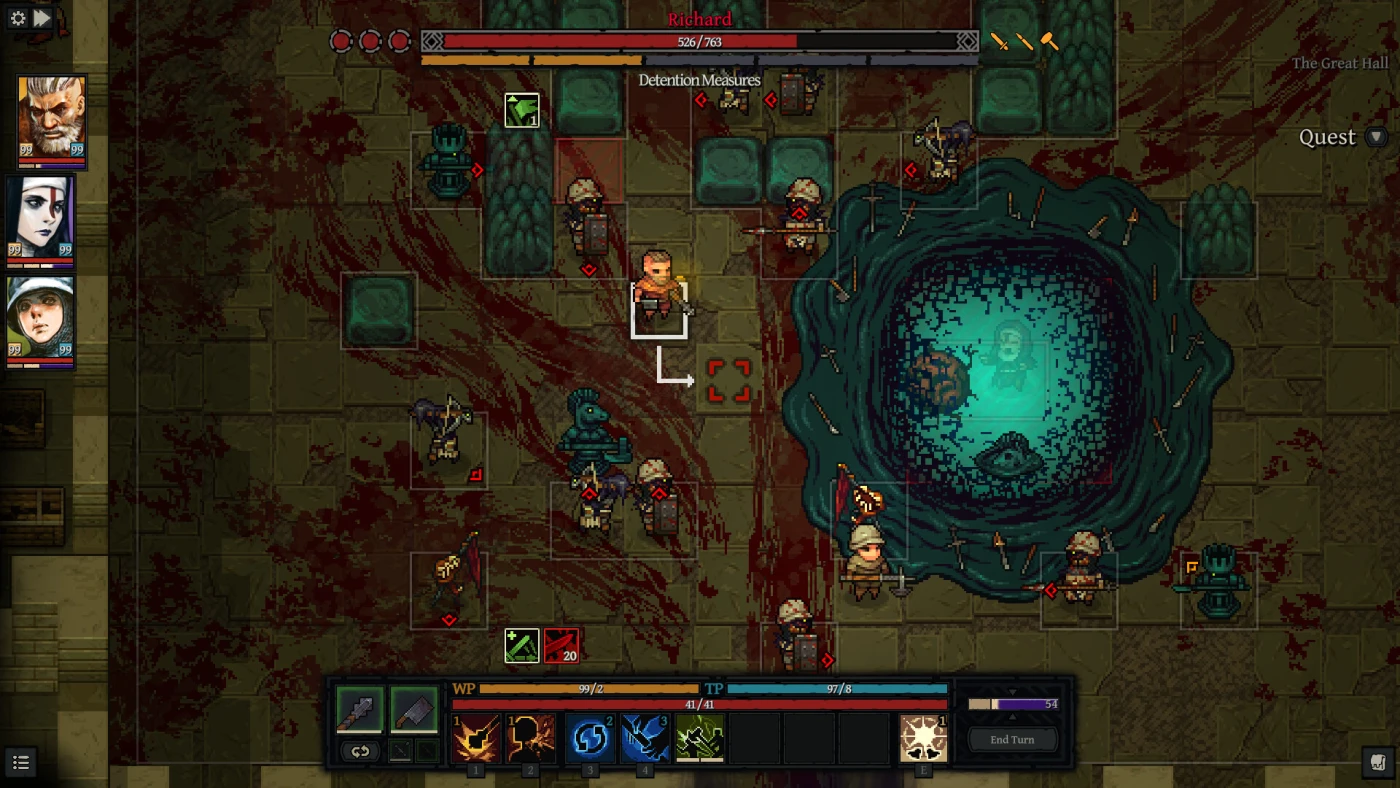Use the silhouette burst ability in slot two
This screenshot has width=1400, height=788.
pyautogui.click(x=530, y=739)
